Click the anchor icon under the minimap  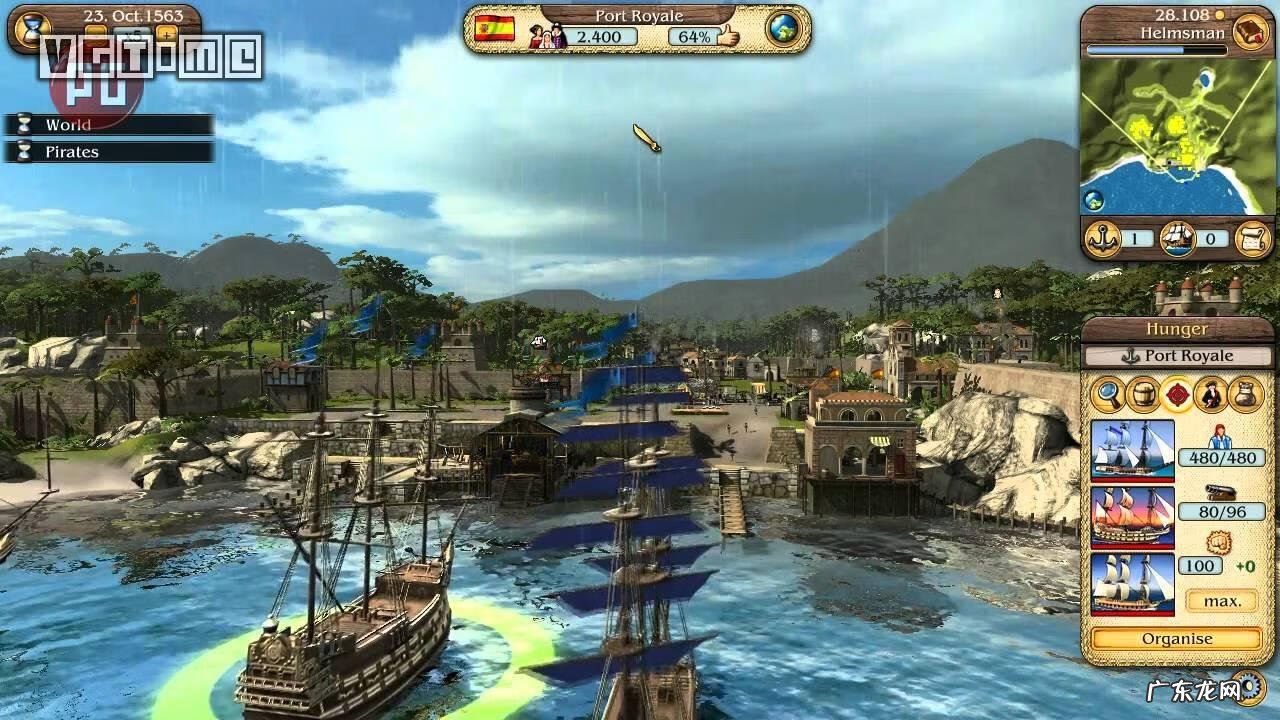coord(1102,239)
